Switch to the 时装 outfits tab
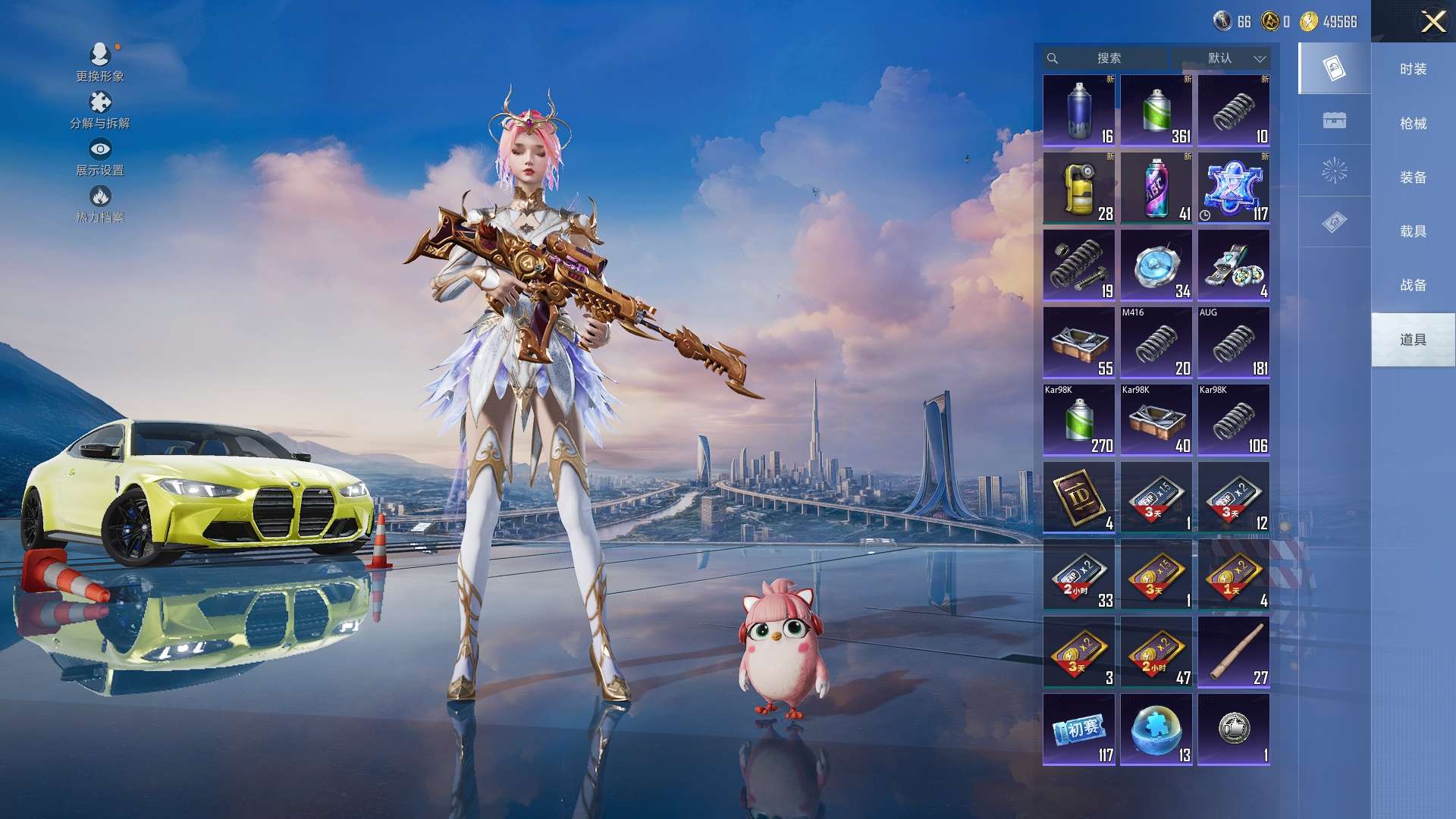Image resolution: width=1456 pixels, height=819 pixels. point(1413,69)
